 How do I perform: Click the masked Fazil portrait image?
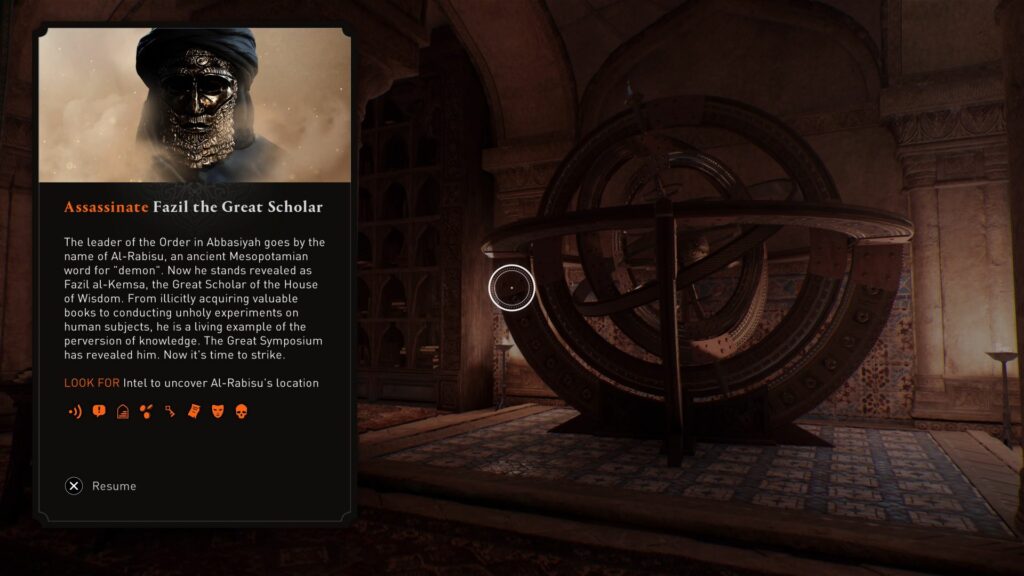pyautogui.click(x=194, y=105)
